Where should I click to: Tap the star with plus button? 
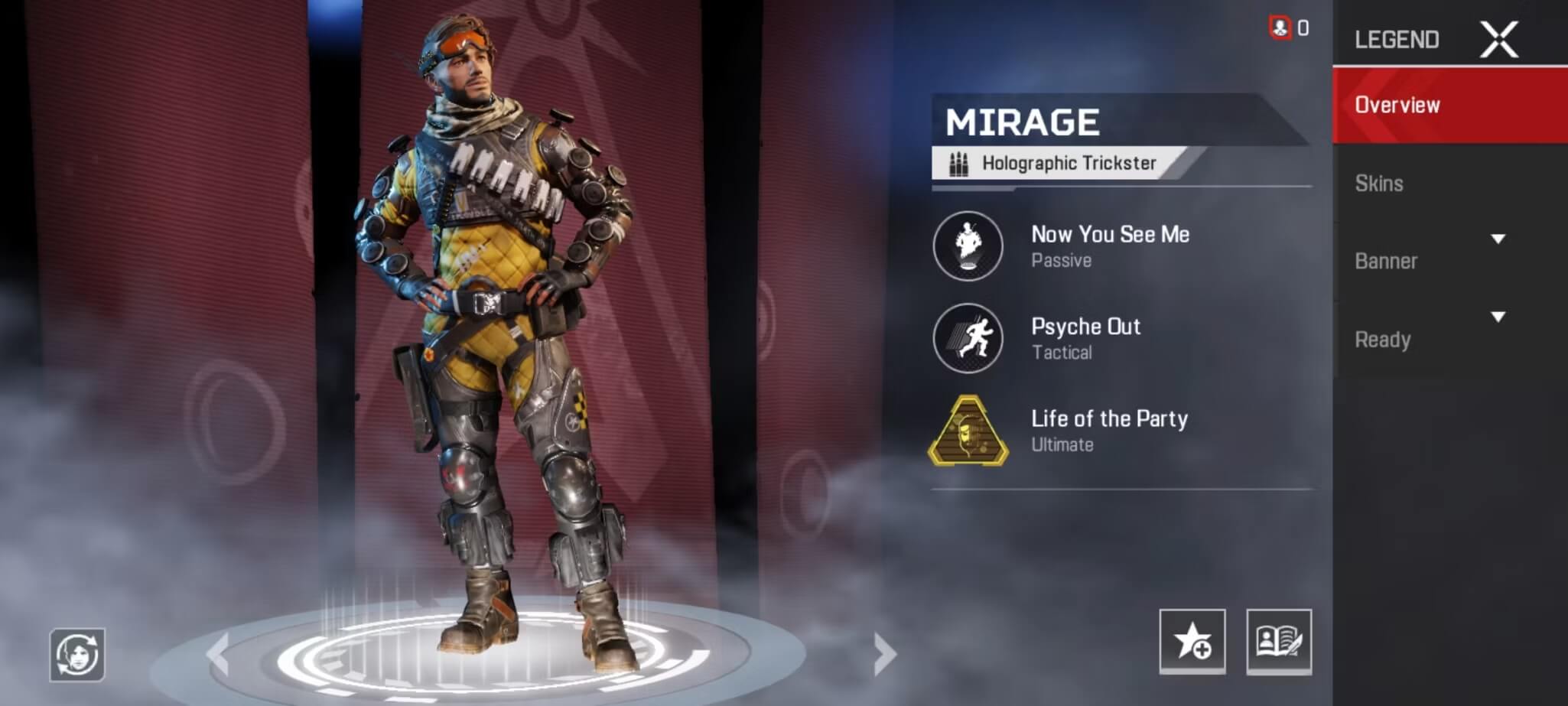pos(1192,641)
